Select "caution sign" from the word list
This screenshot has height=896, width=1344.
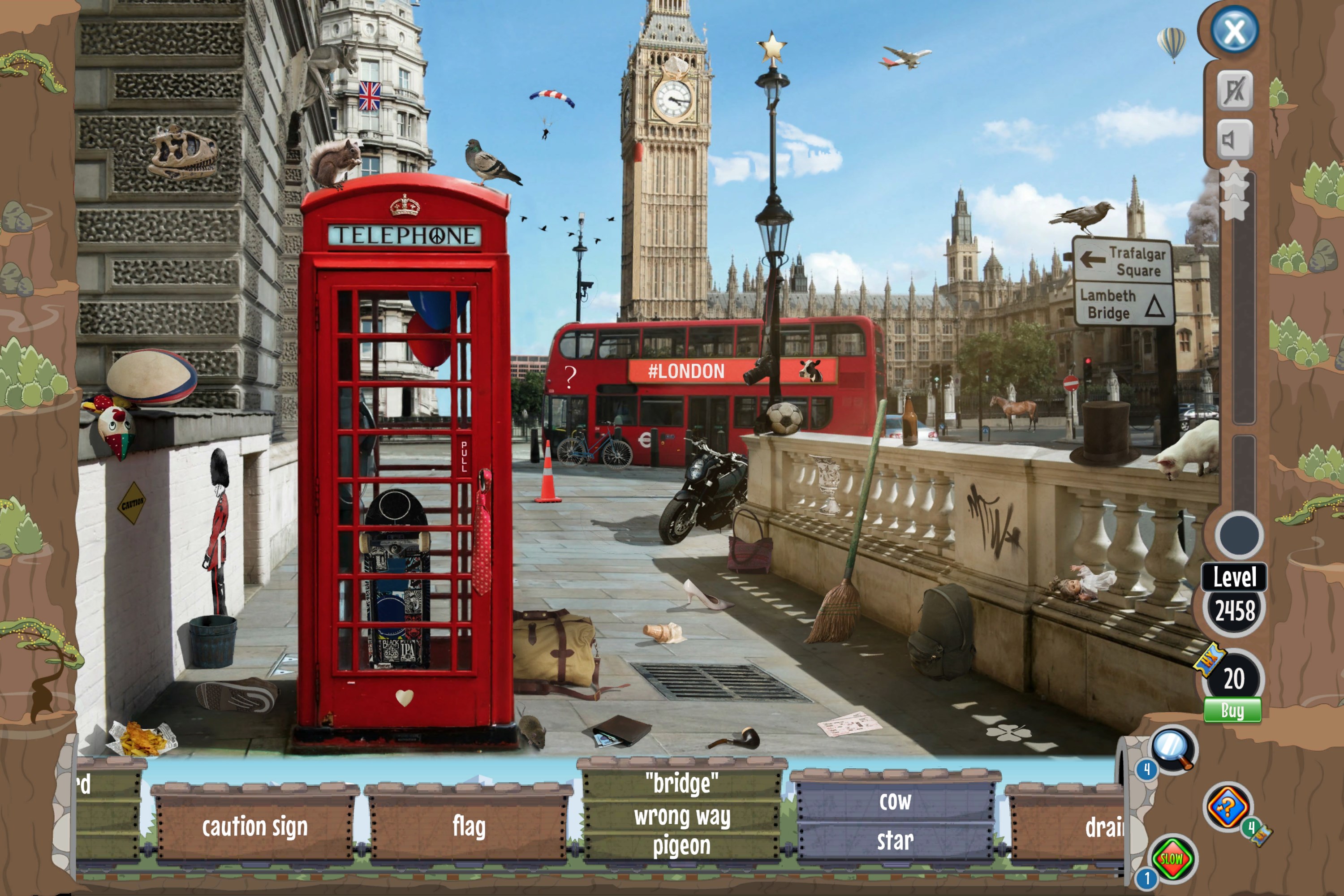pyautogui.click(x=255, y=826)
